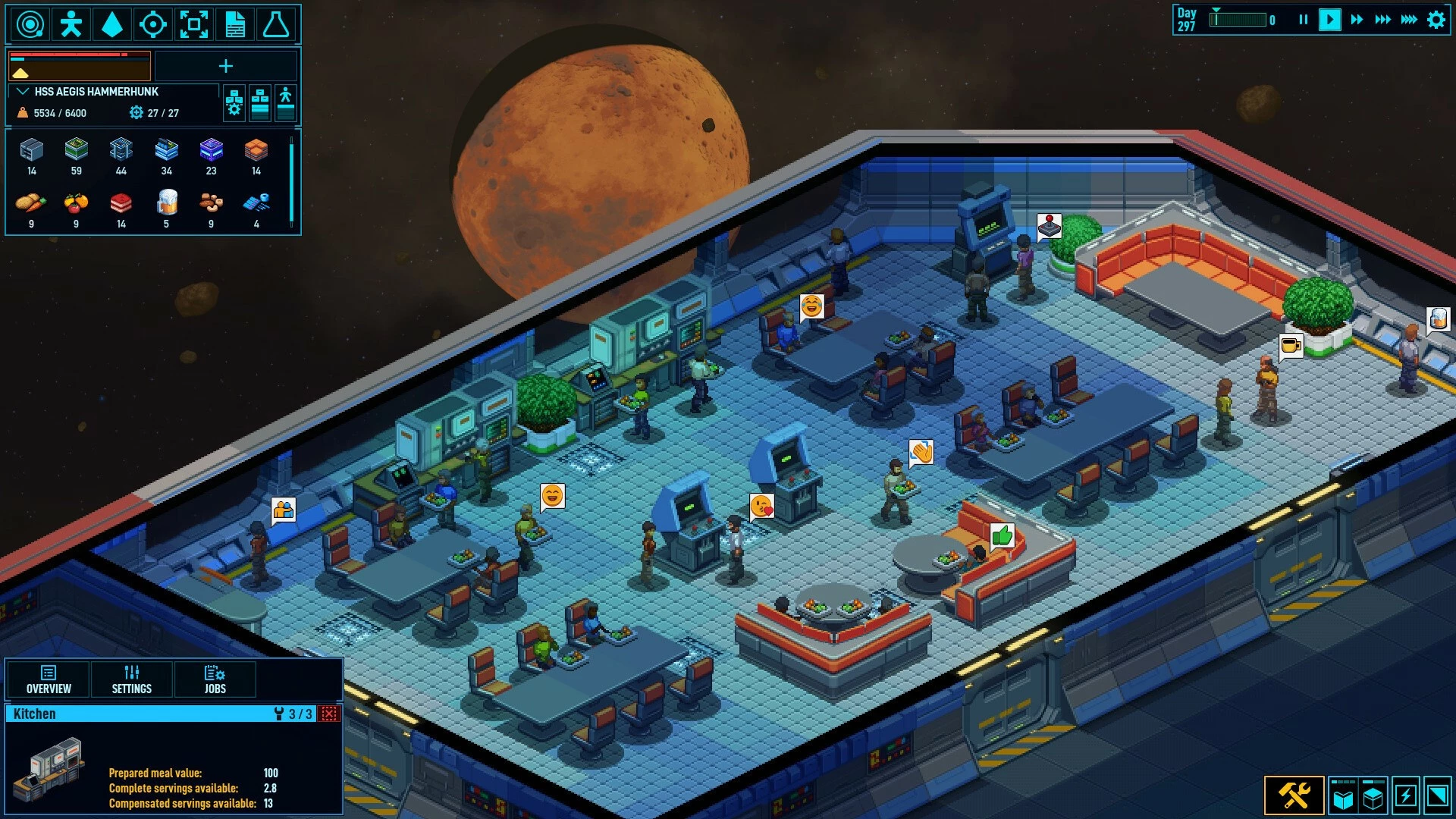Pause the game simulation
1456x819 pixels.
click(x=1303, y=20)
